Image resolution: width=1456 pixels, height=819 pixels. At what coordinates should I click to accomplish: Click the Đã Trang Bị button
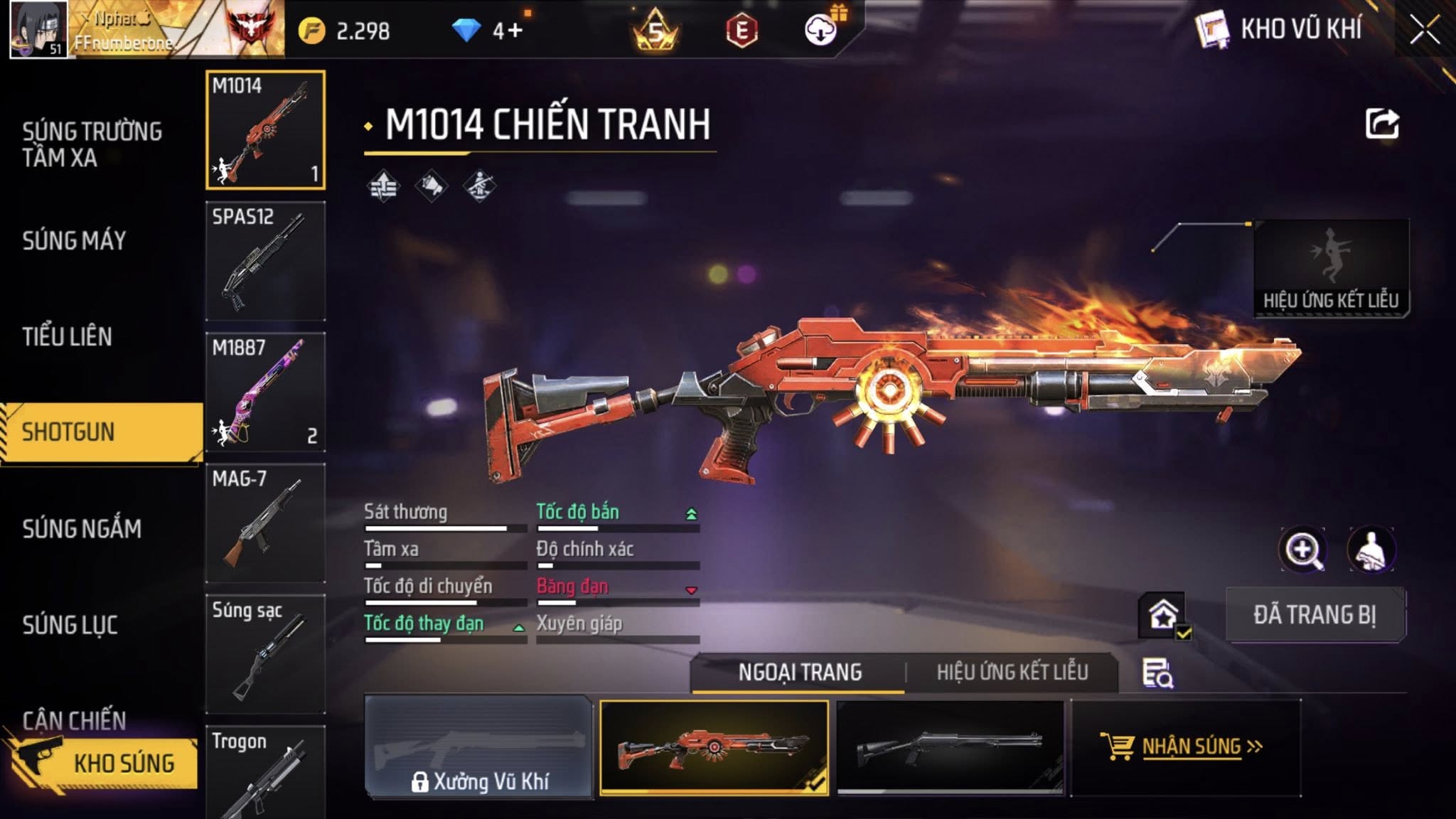(1315, 615)
